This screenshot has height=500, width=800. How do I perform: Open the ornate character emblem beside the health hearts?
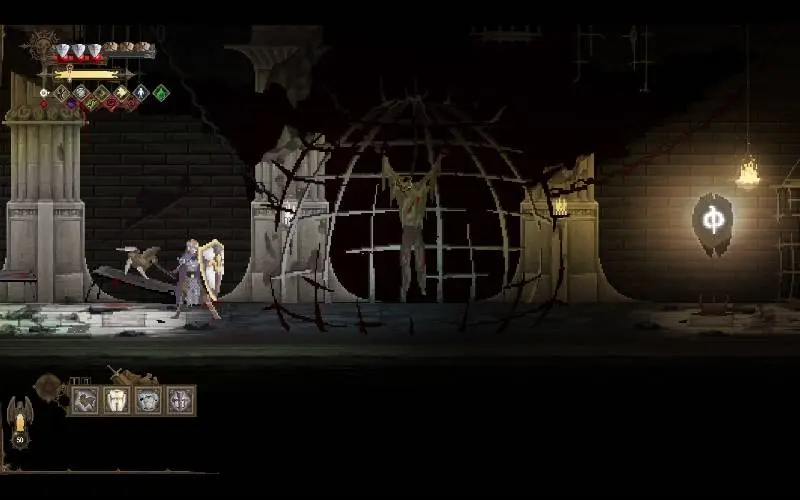pos(44,43)
